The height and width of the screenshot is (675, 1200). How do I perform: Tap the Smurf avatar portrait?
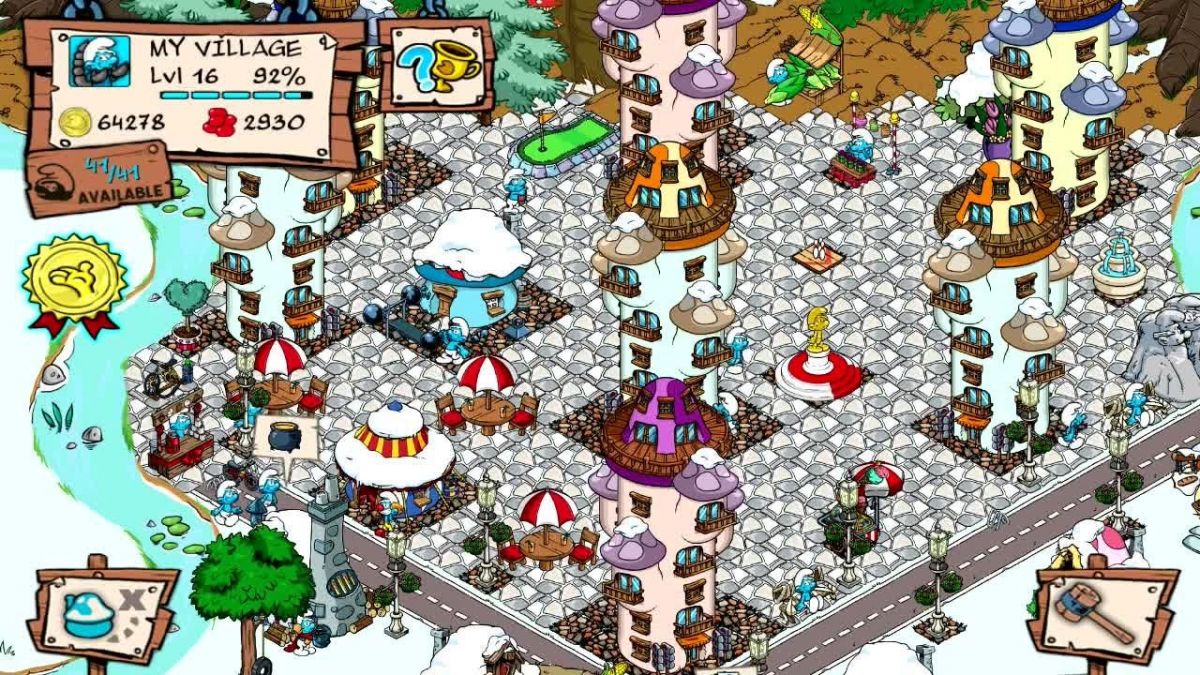coord(100,62)
